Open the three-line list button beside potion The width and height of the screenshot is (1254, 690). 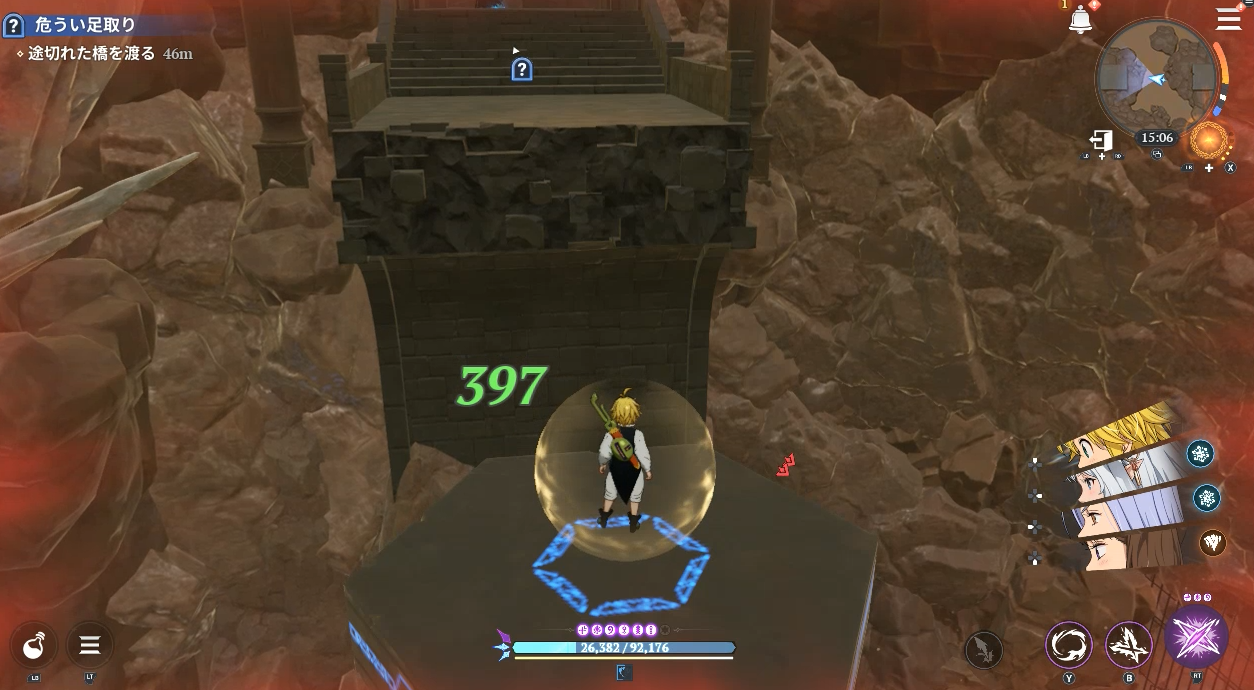coord(90,645)
